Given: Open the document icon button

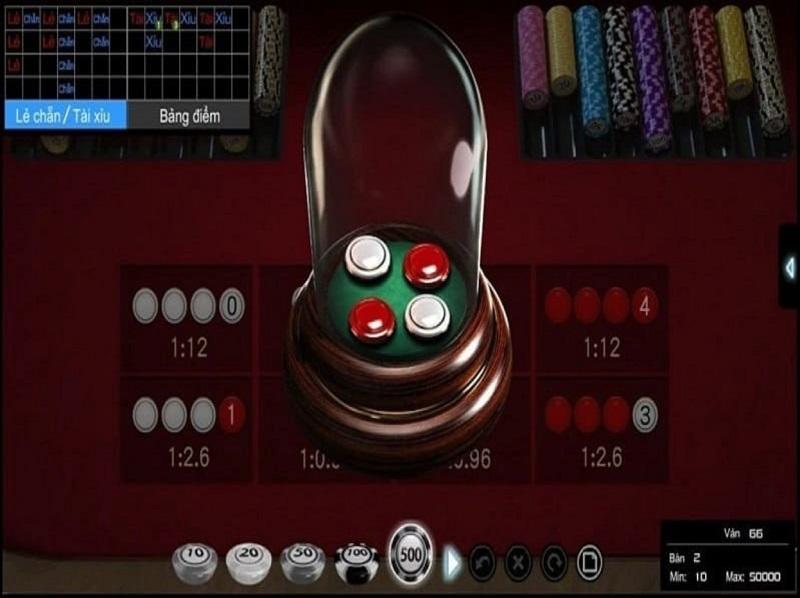Looking at the screenshot, I should (589, 562).
